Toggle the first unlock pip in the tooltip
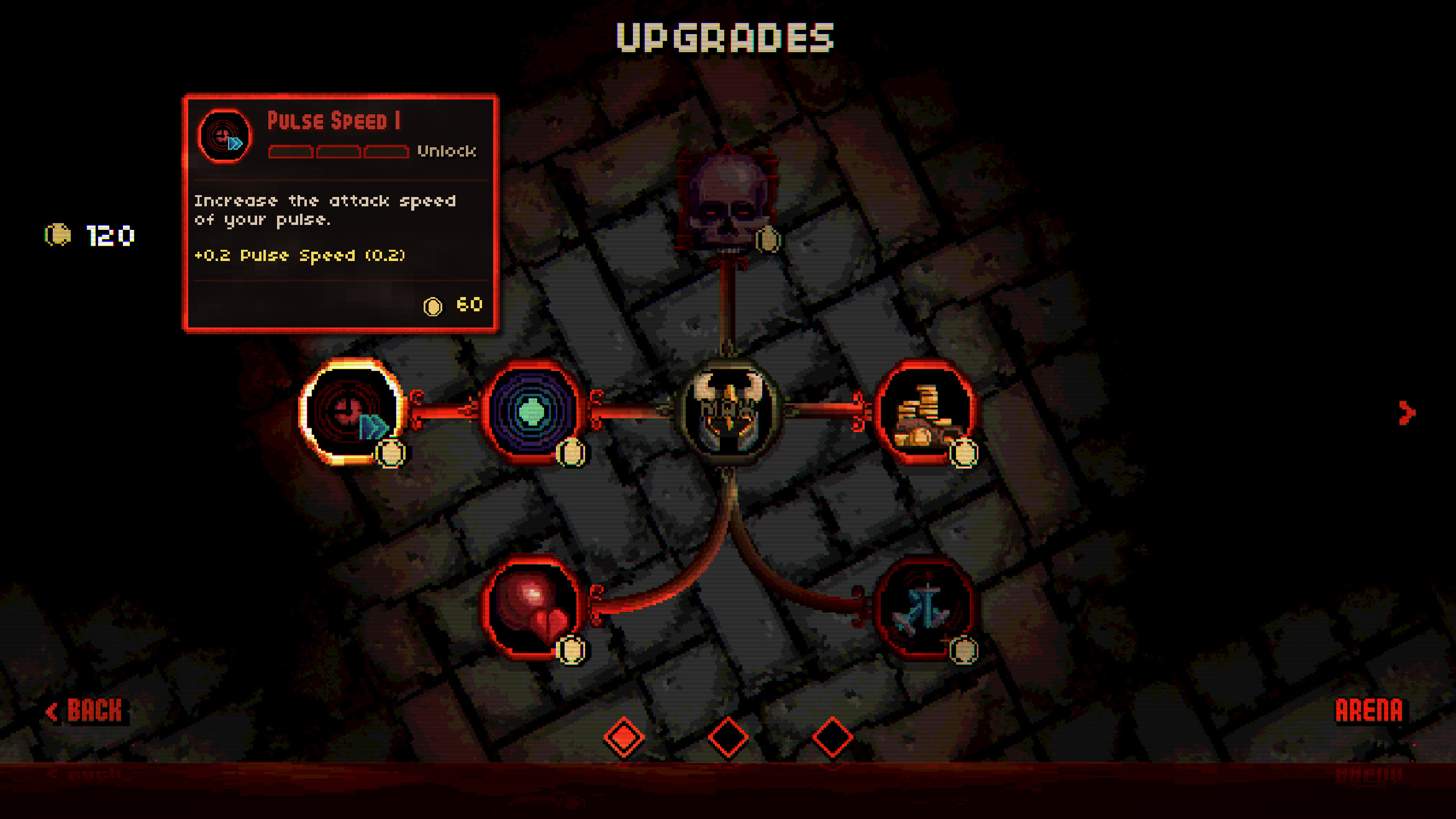The image size is (1456, 819). point(289,152)
